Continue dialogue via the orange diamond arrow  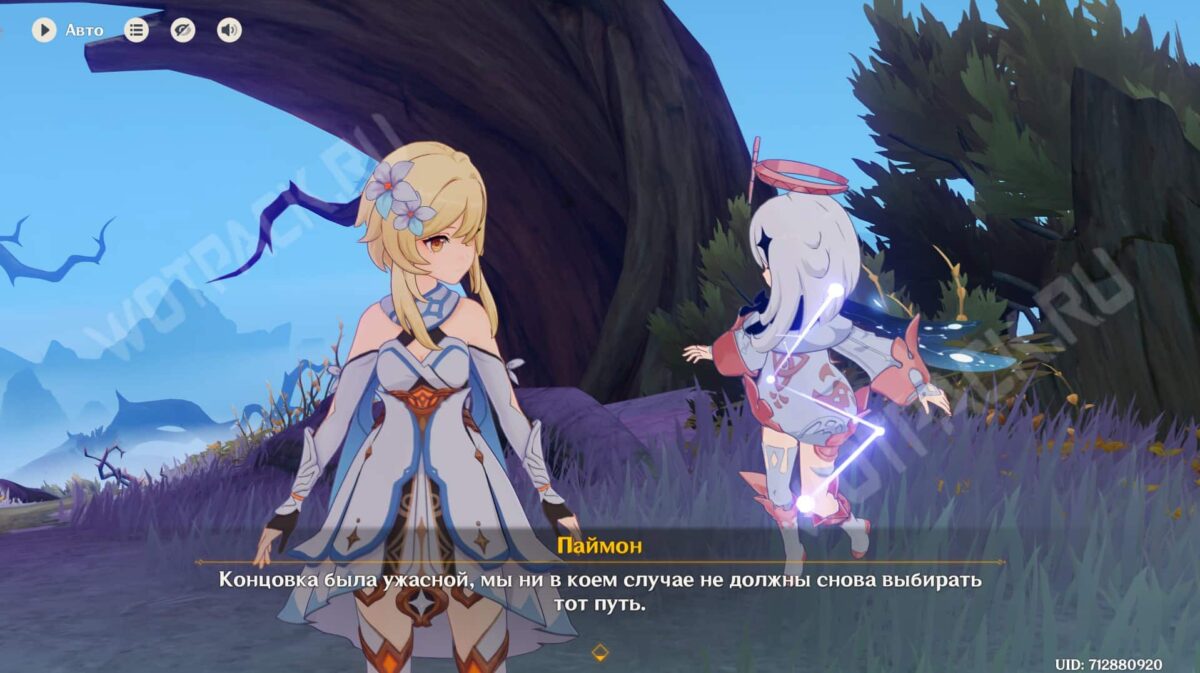(x=600, y=653)
